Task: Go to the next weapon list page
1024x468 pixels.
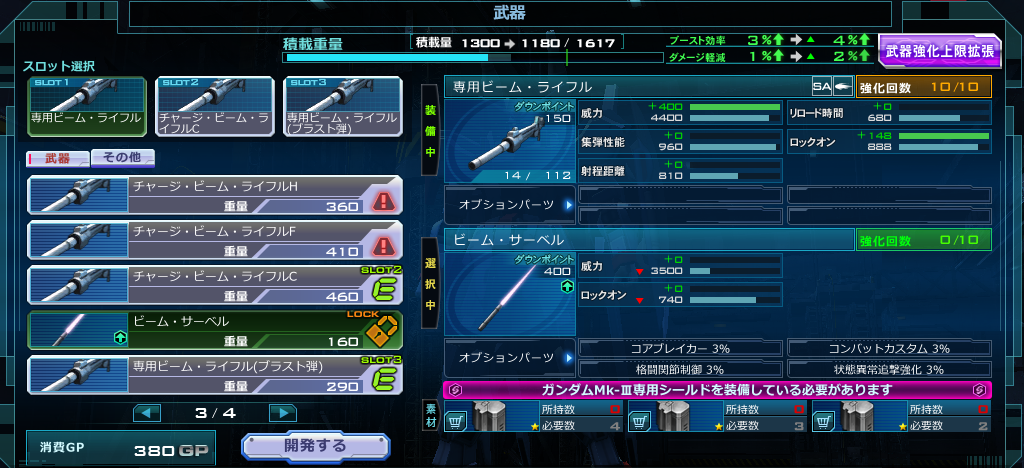Action: click(x=283, y=412)
